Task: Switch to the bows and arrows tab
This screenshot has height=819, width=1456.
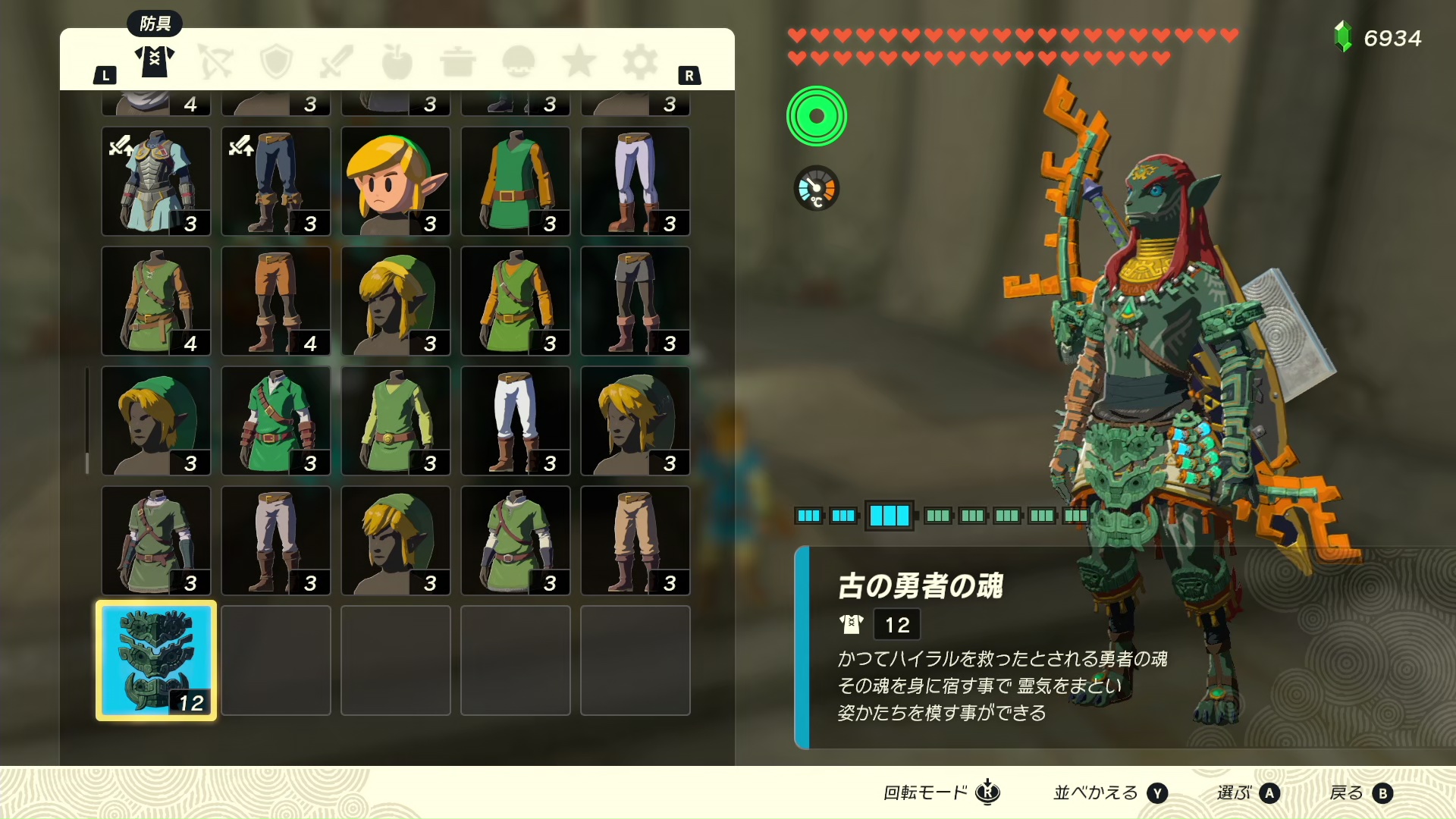Action: coord(215,62)
